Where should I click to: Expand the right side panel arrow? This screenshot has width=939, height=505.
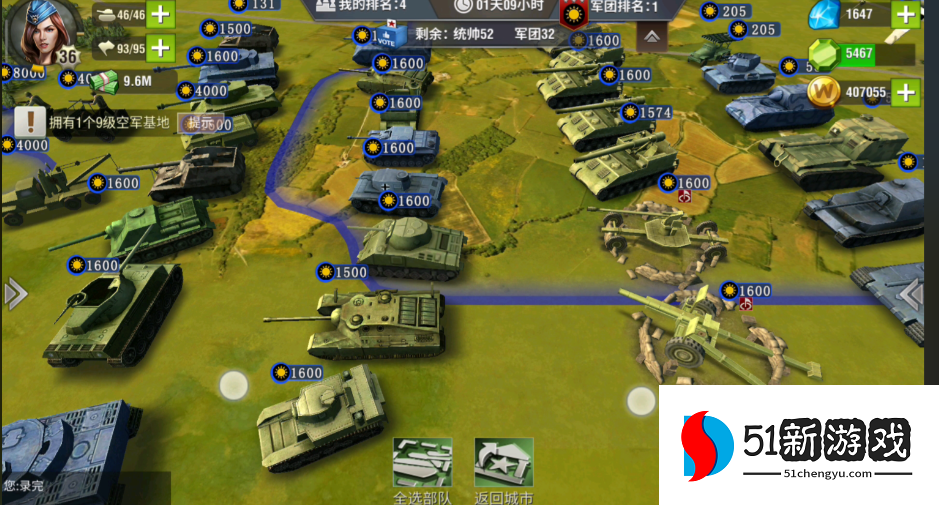(x=911, y=294)
